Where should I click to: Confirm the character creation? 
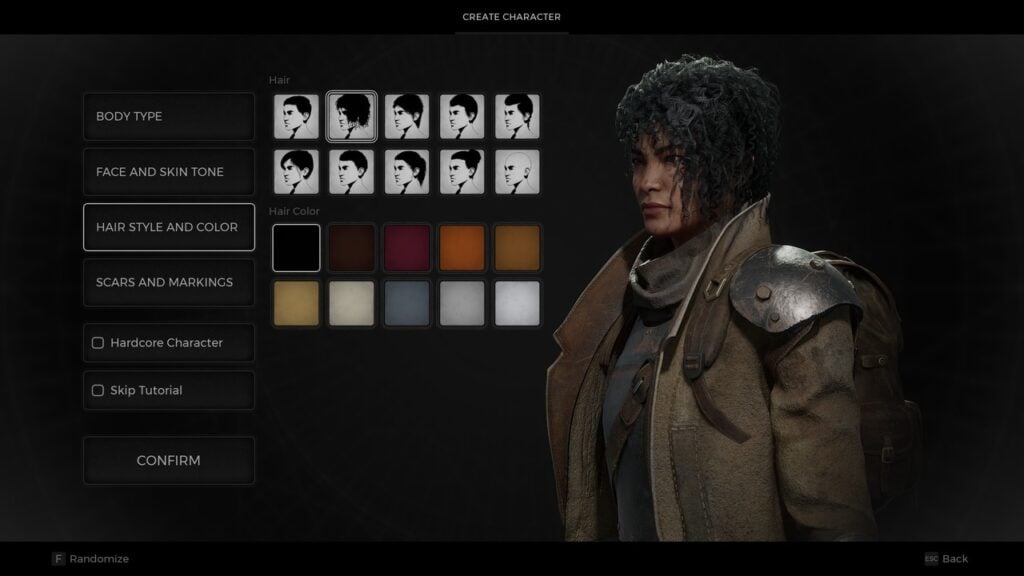tap(168, 461)
